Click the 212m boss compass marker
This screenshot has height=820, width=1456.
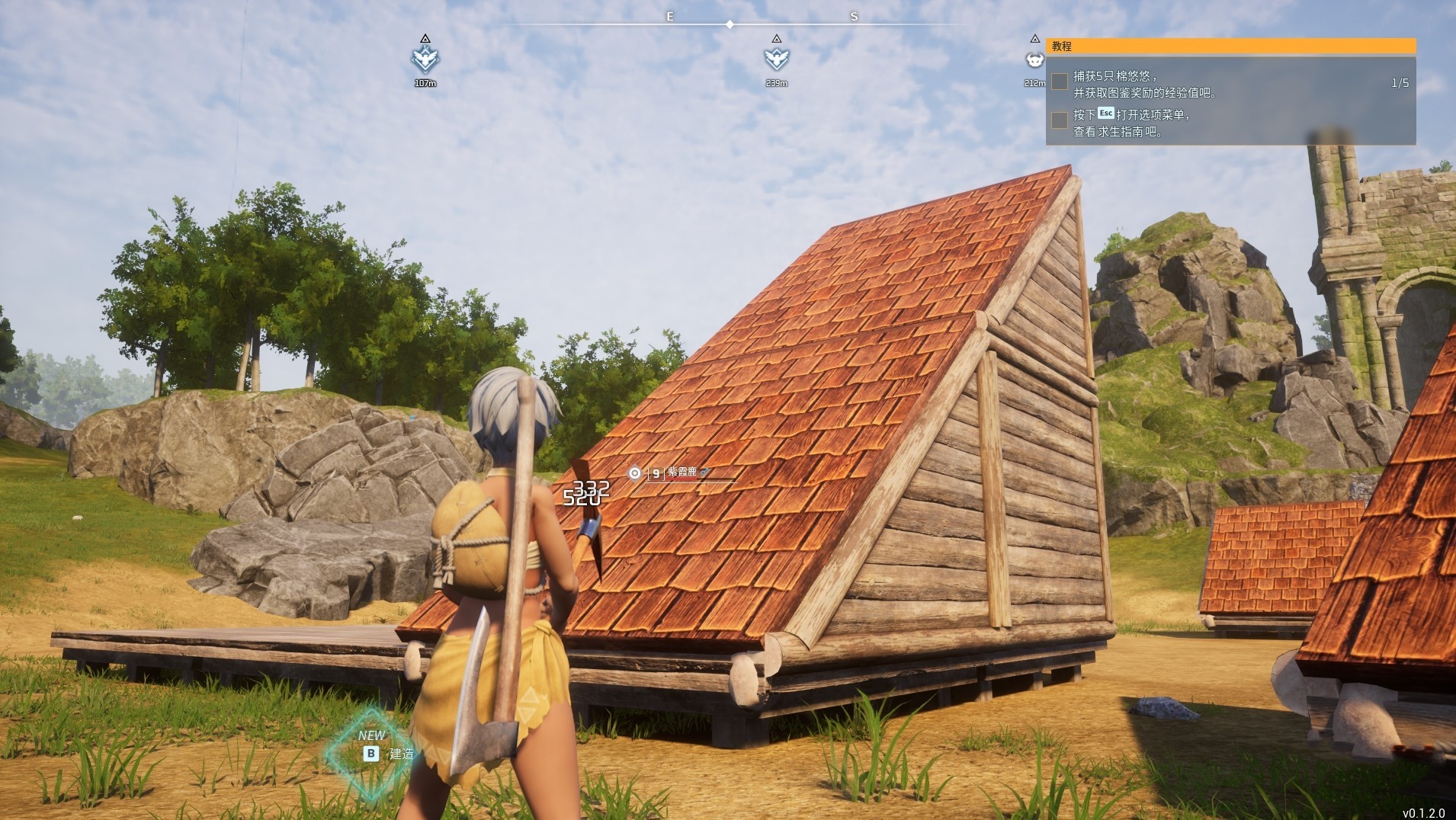(x=1034, y=59)
